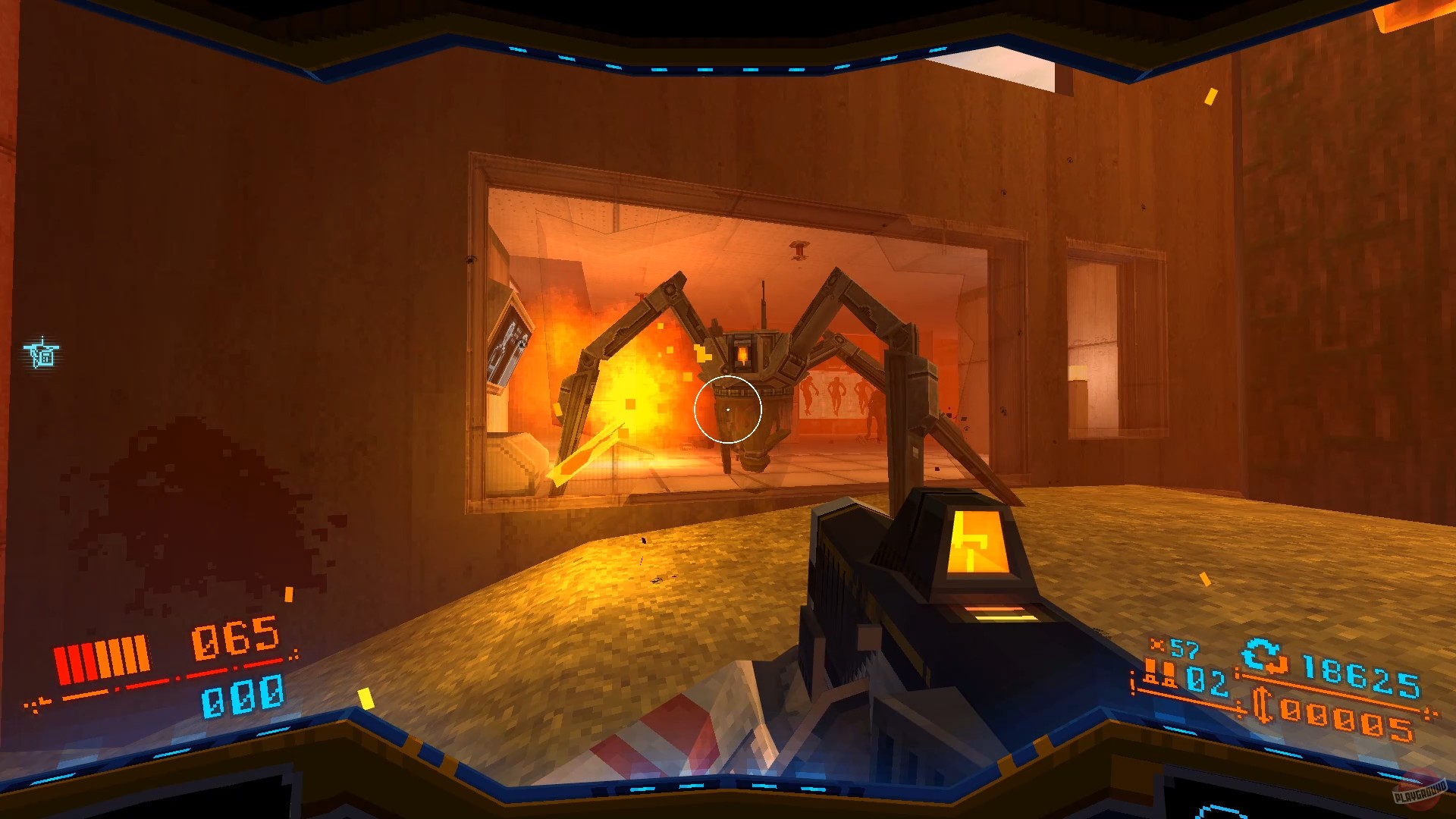Click the magazine counter showing 02
Screen dimensions: 1456x819
pos(1206,681)
